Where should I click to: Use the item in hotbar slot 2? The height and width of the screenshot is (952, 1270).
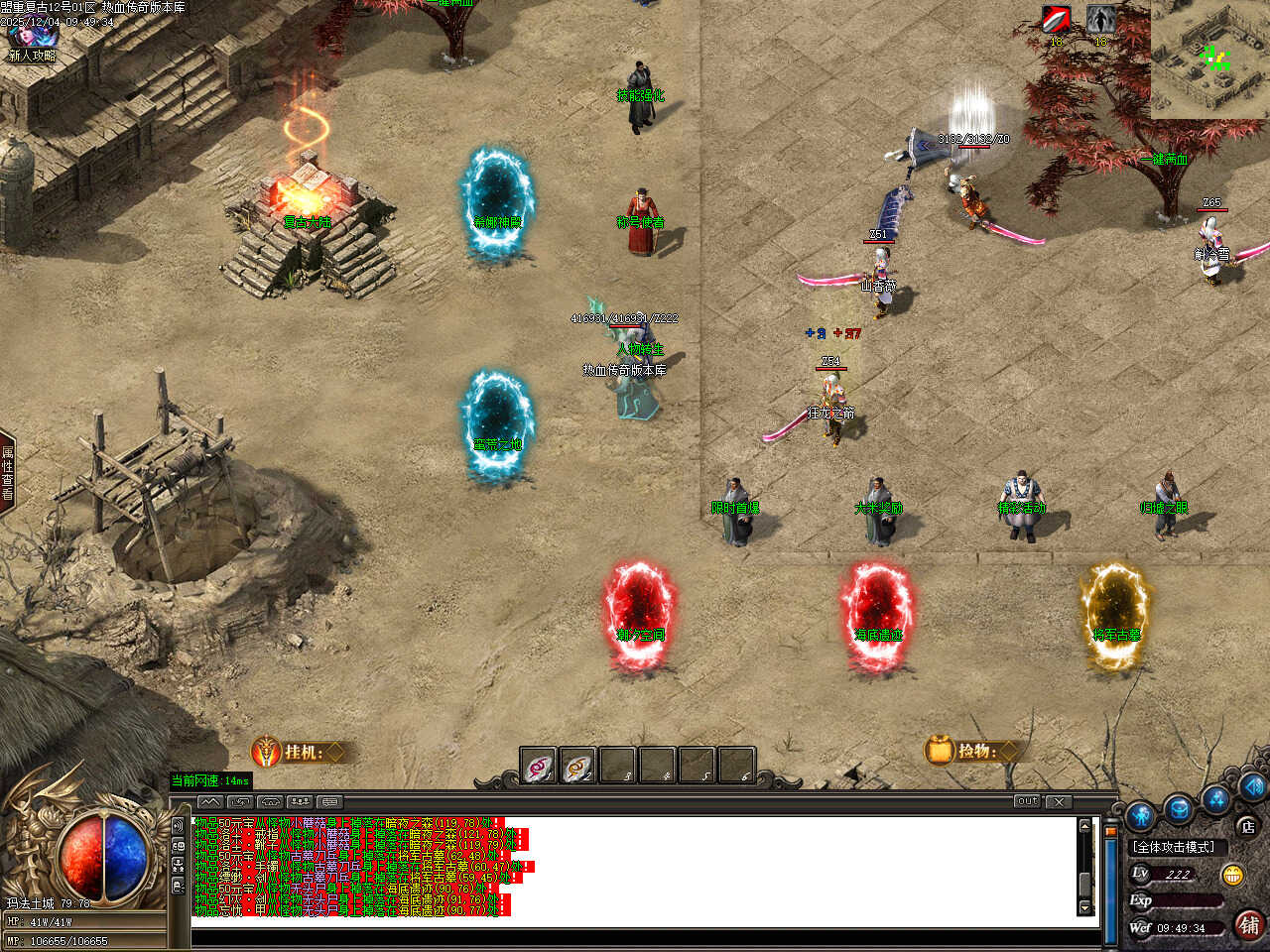pyautogui.click(x=577, y=766)
